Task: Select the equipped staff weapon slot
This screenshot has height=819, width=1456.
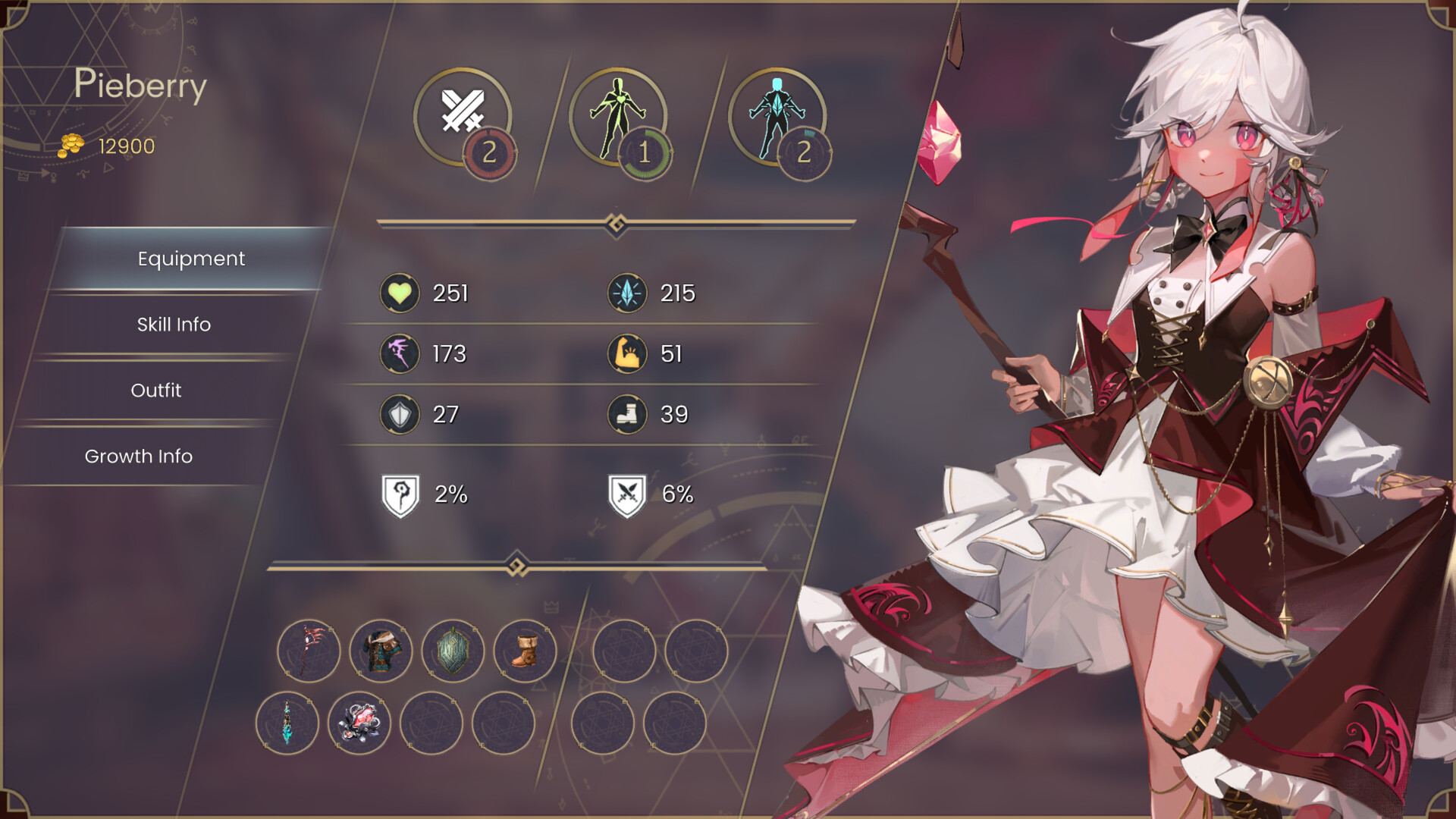Action: [309, 650]
